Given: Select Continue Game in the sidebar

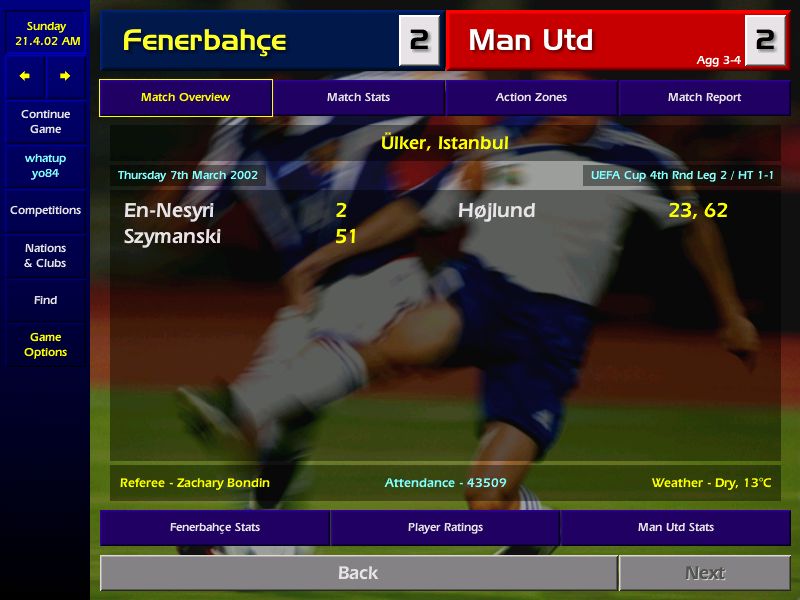Looking at the screenshot, I should (x=45, y=122).
